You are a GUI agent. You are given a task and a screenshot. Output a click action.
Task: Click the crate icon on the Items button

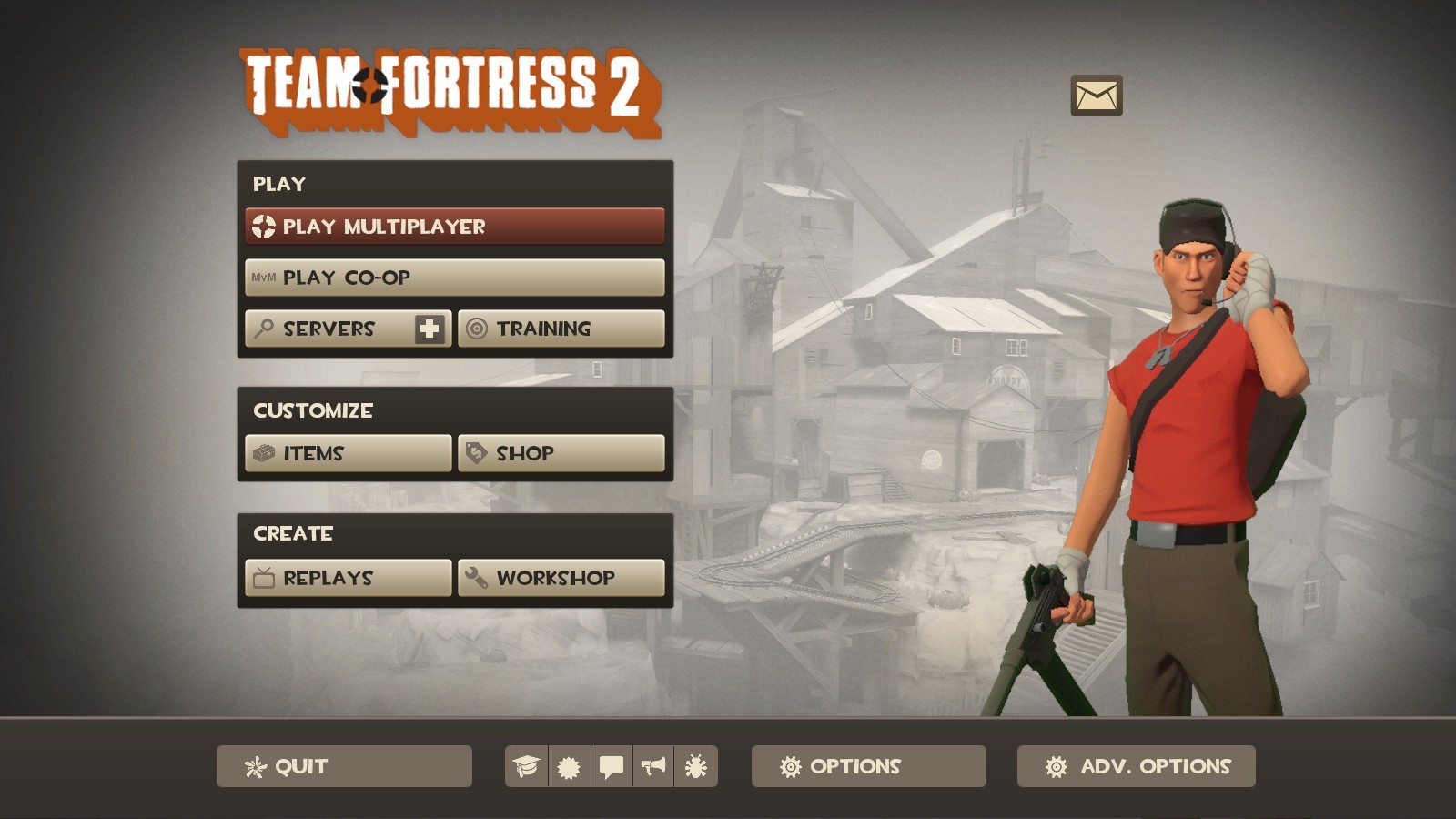[x=262, y=452]
